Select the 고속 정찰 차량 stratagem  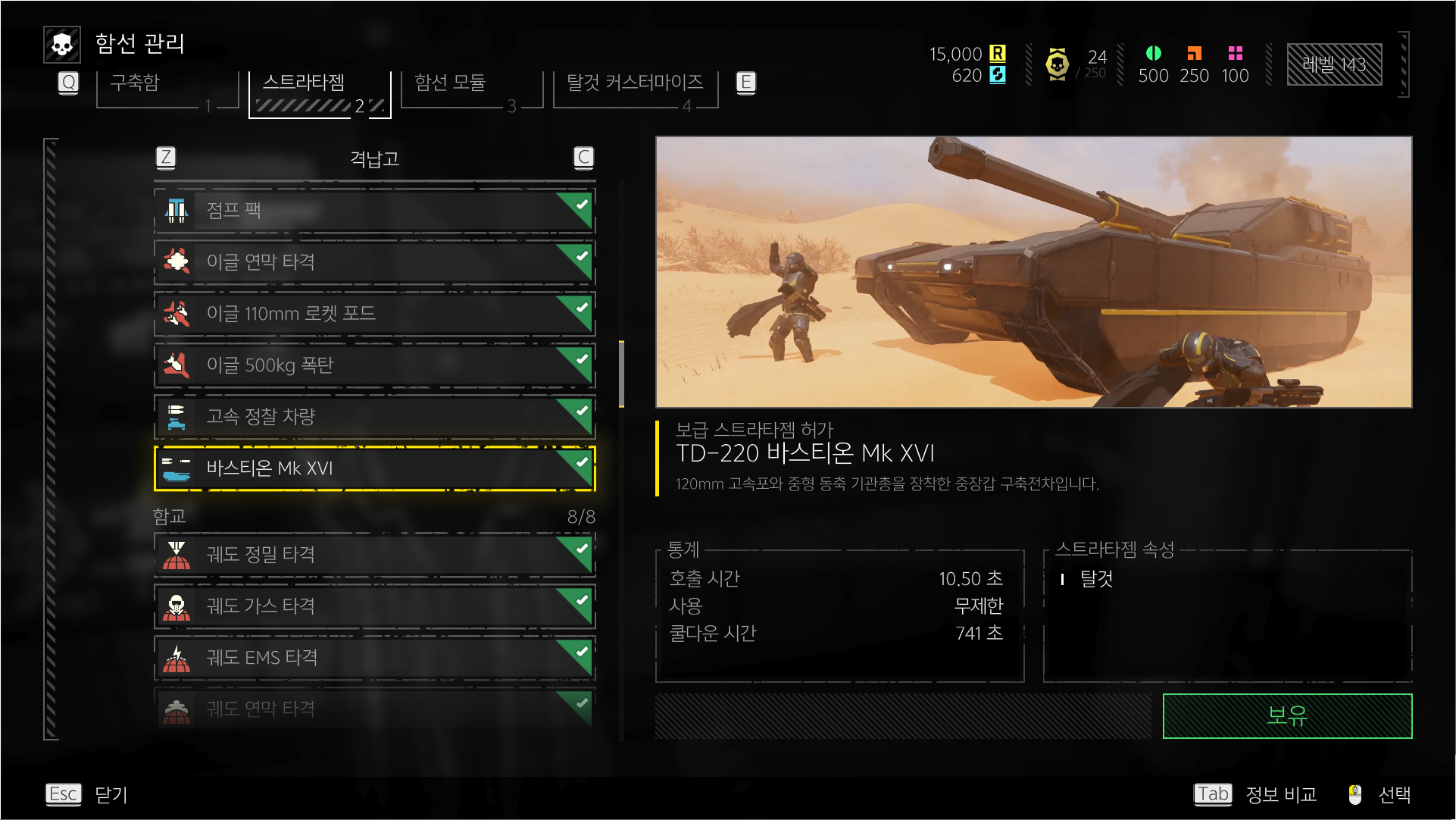tap(374, 416)
